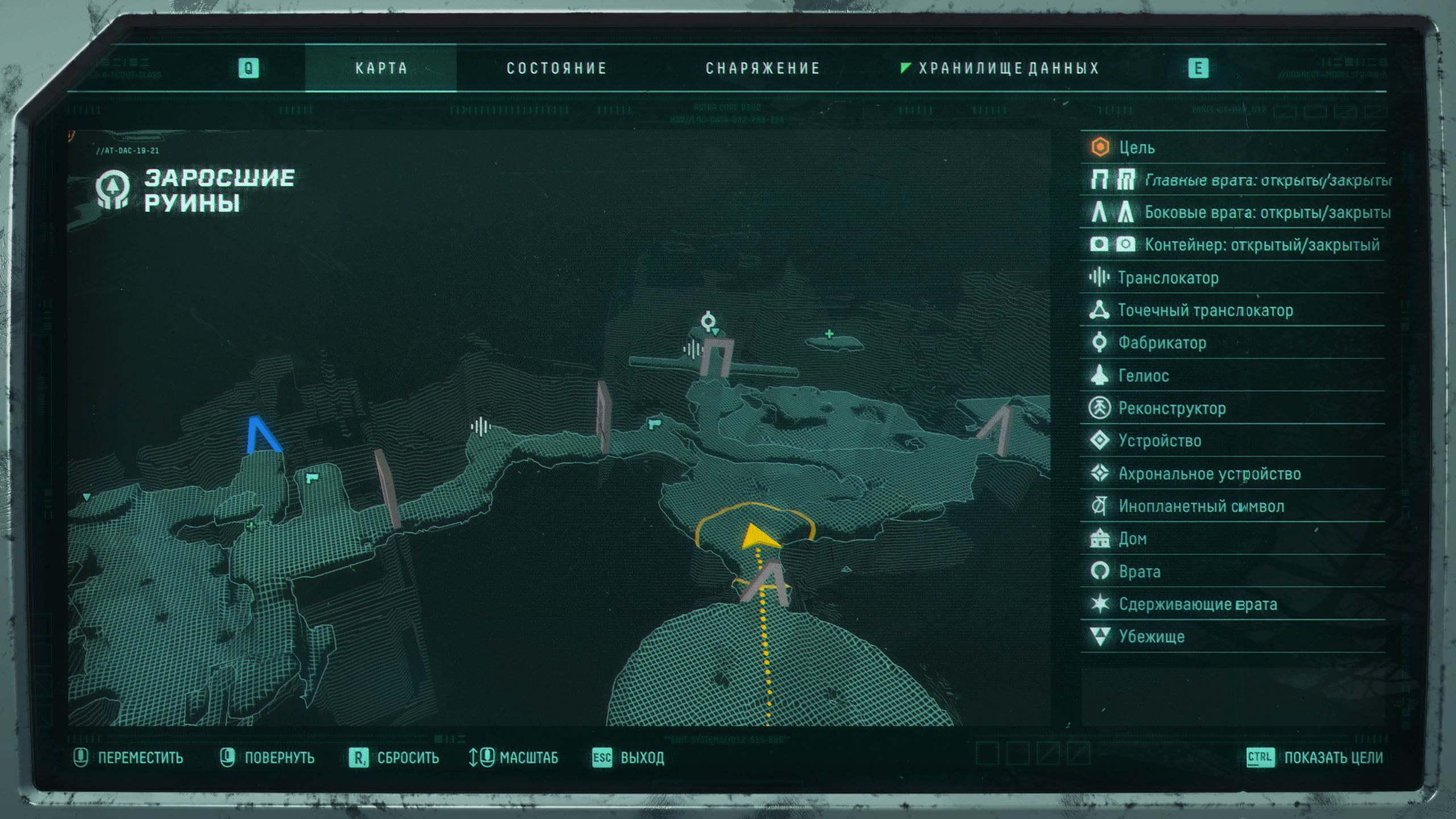
Task: Choose Фабрикатор in the legend list
Action: [1161, 343]
